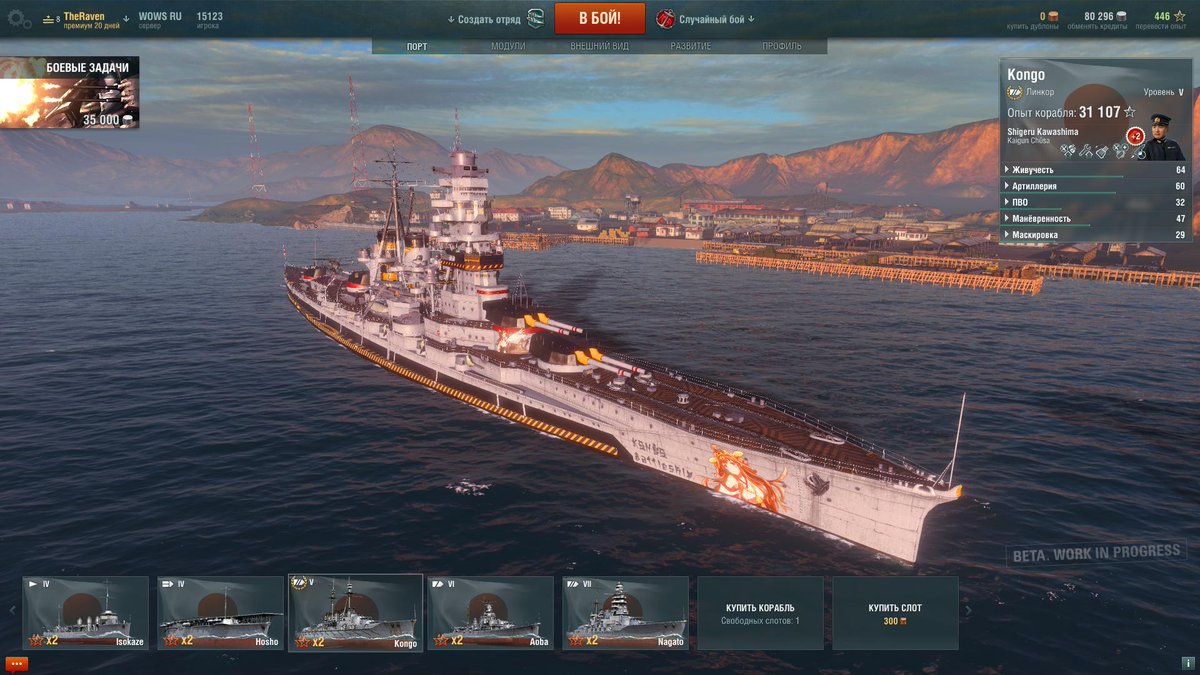Select the Isokaze ship card
Screen dimensions: 1200x675
click(x=85, y=613)
